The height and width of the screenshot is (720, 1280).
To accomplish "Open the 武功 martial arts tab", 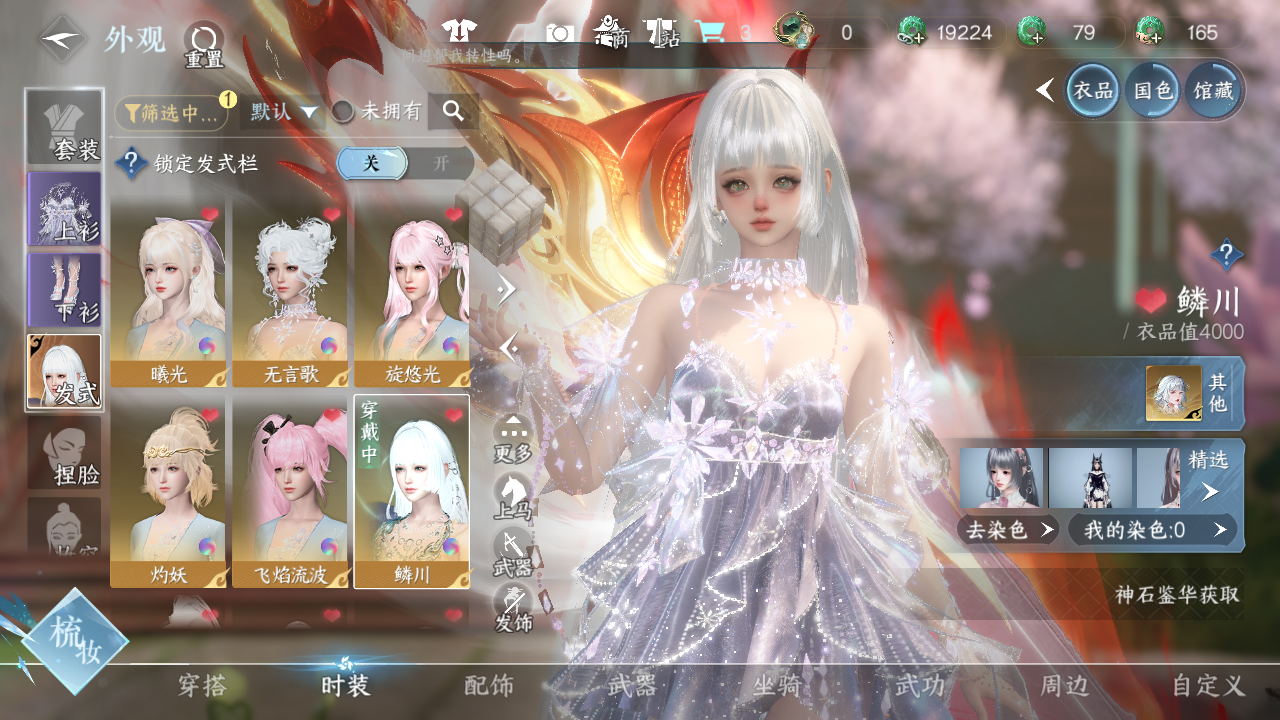I will [919, 685].
